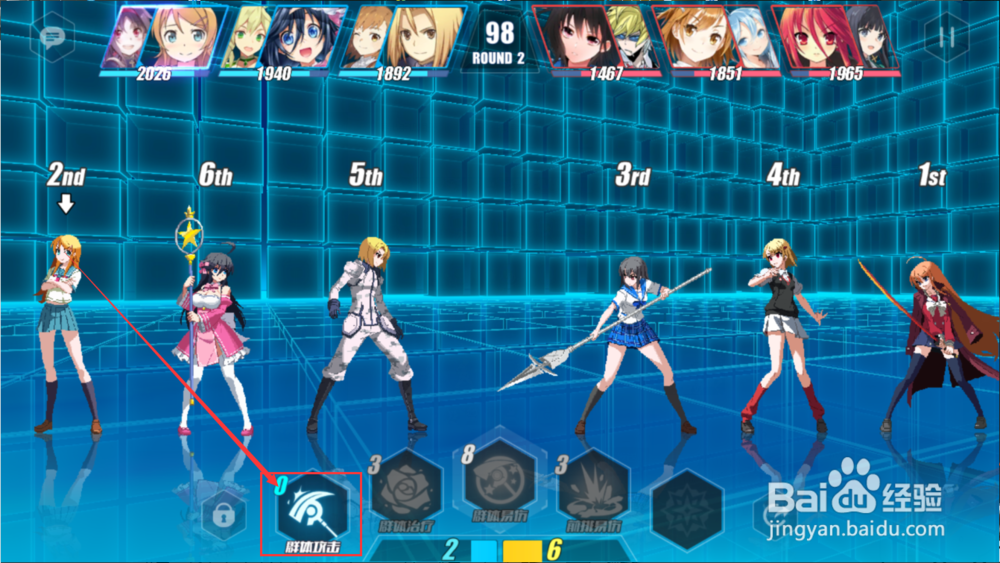Select the rose-icon 群体治疗 healing skill
1000x563 pixels.
[406, 492]
